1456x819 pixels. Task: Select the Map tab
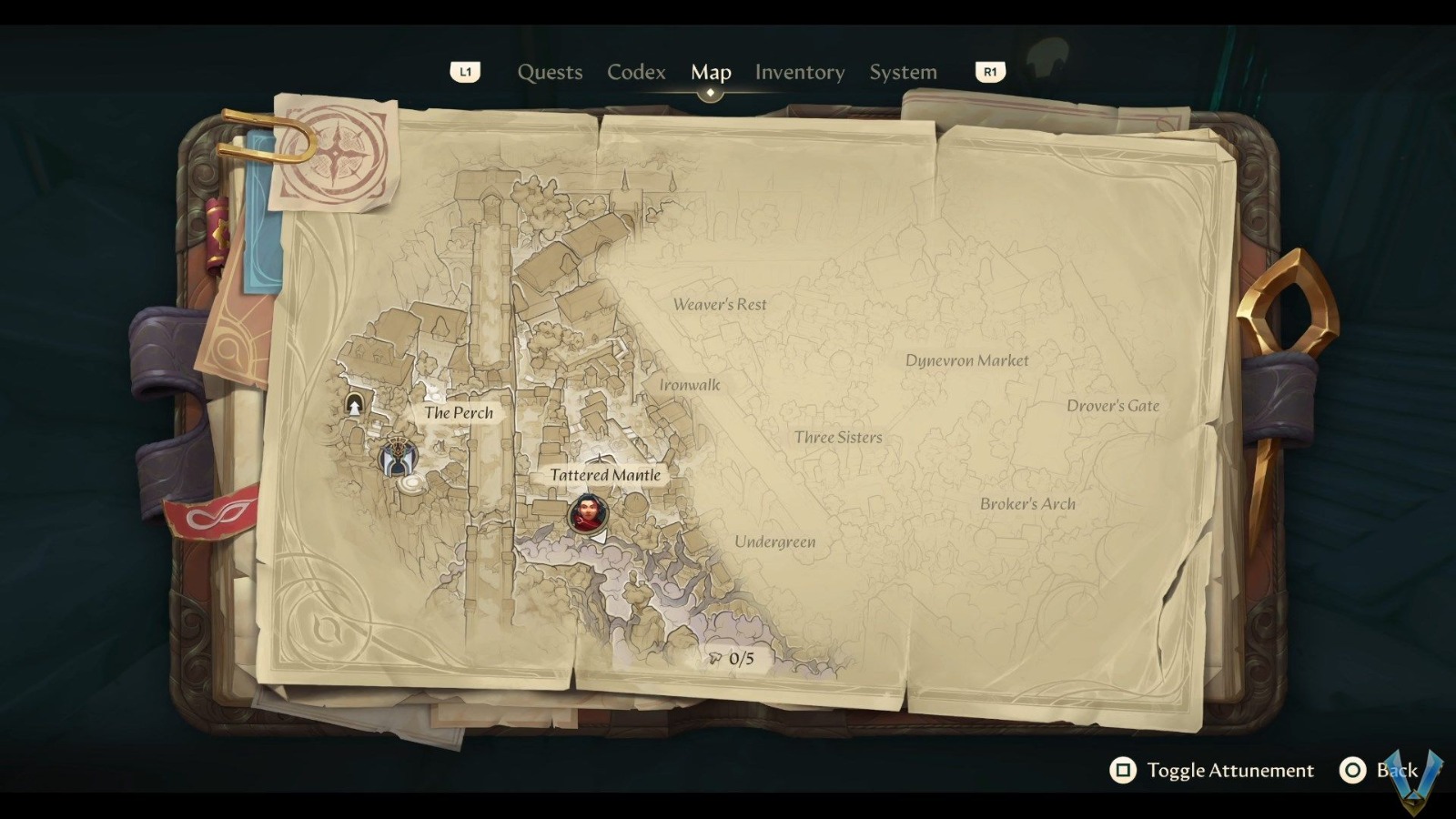coord(711,72)
